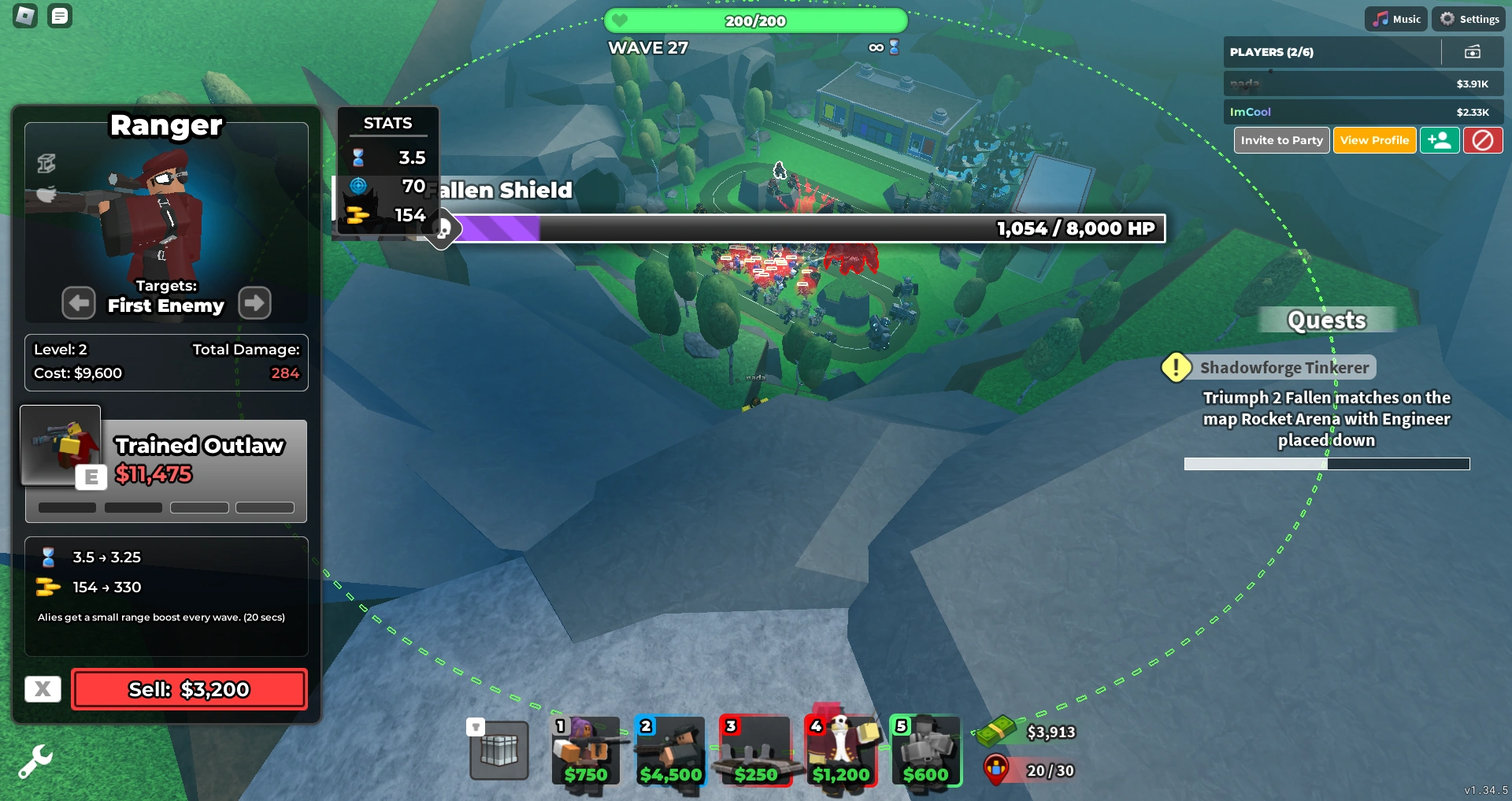The image size is (1512, 801).
Task: Select the $750 tower in hotbar slot 1
Action: click(x=585, y=751)
